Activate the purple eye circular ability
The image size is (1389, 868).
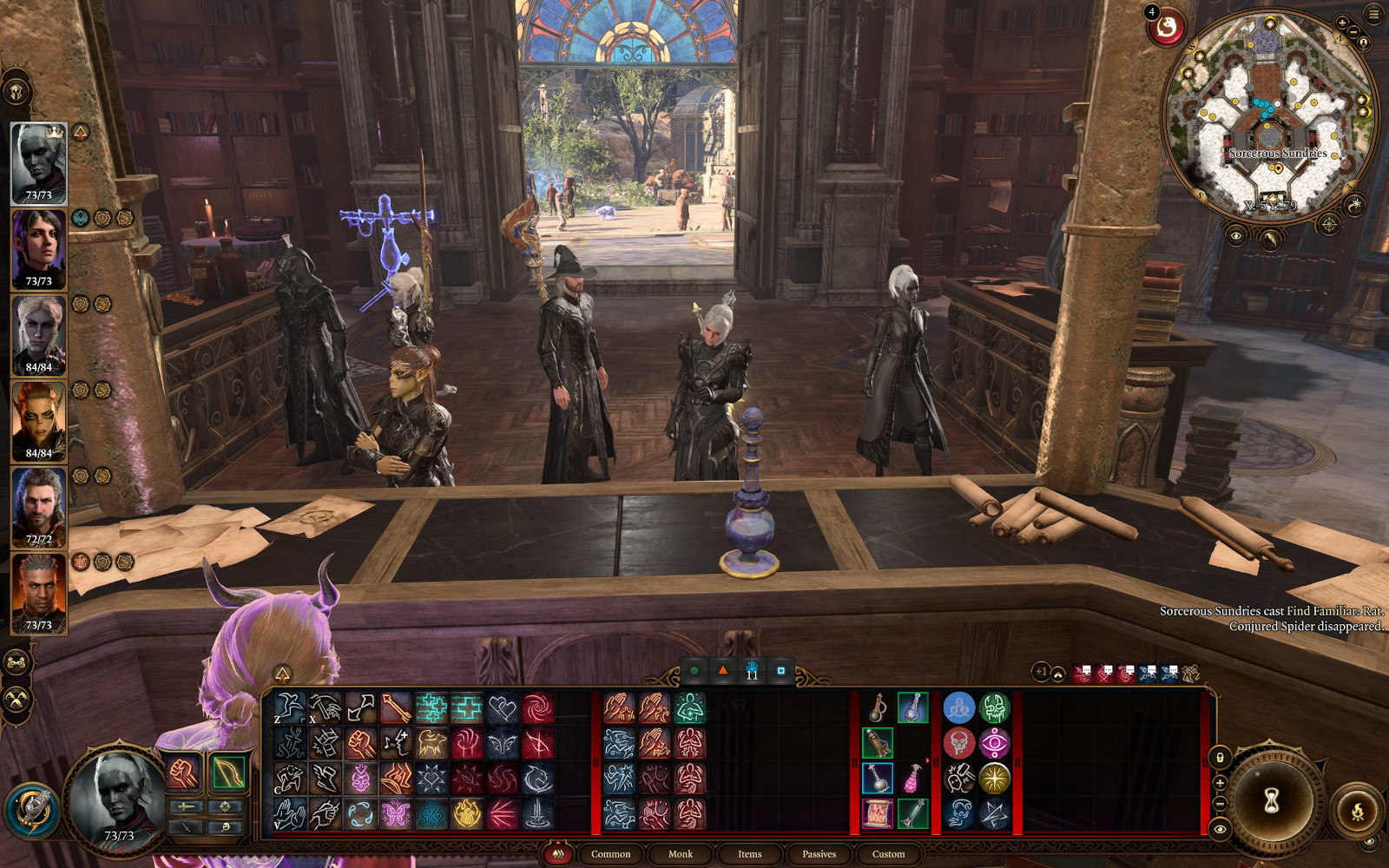995,744
